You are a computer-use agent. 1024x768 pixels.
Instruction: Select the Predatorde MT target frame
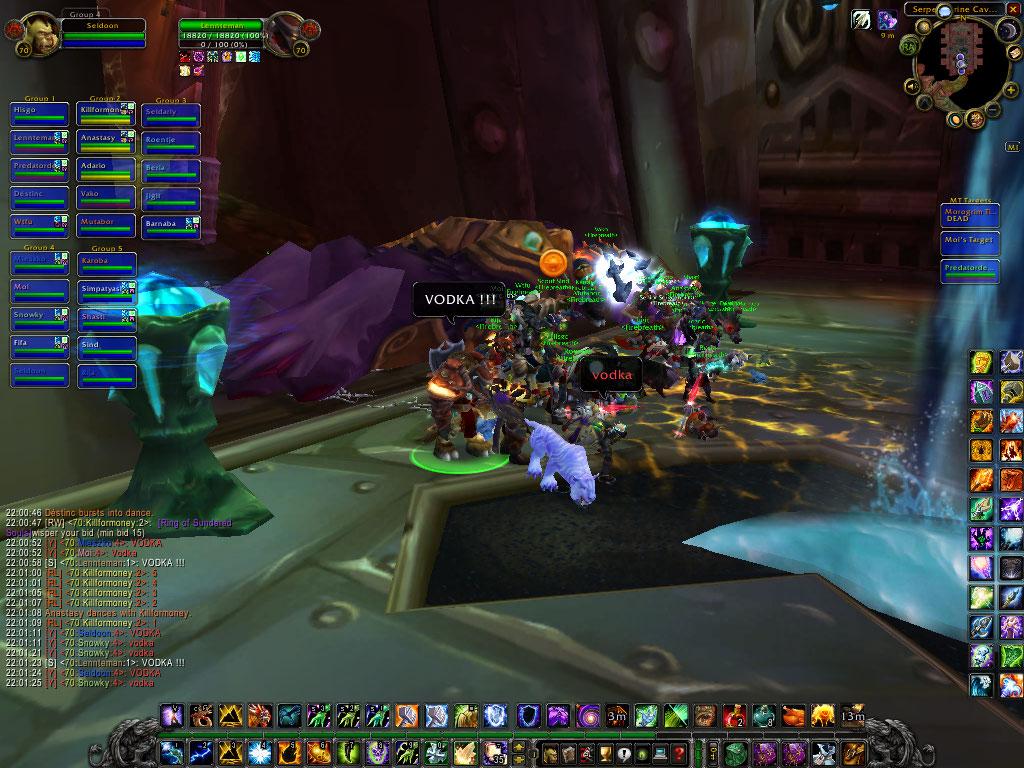tap(969, 272)
